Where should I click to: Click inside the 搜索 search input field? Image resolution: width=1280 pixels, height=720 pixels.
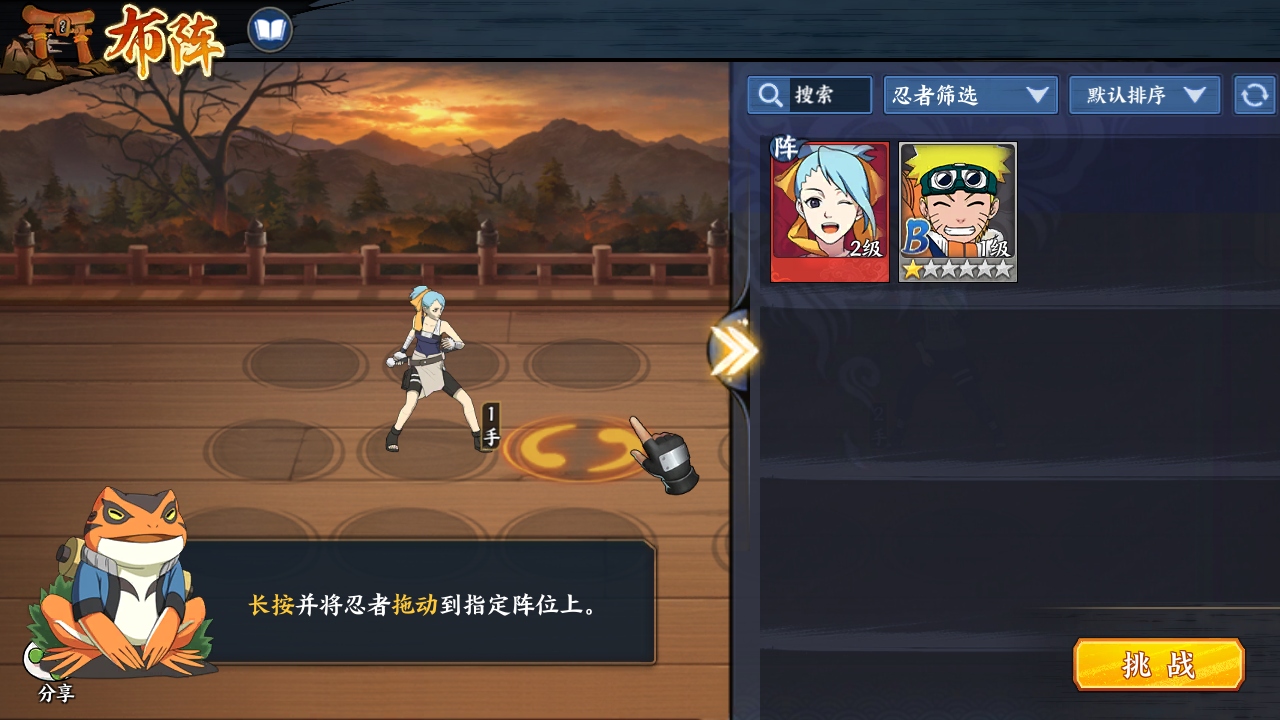pos(830,95)
